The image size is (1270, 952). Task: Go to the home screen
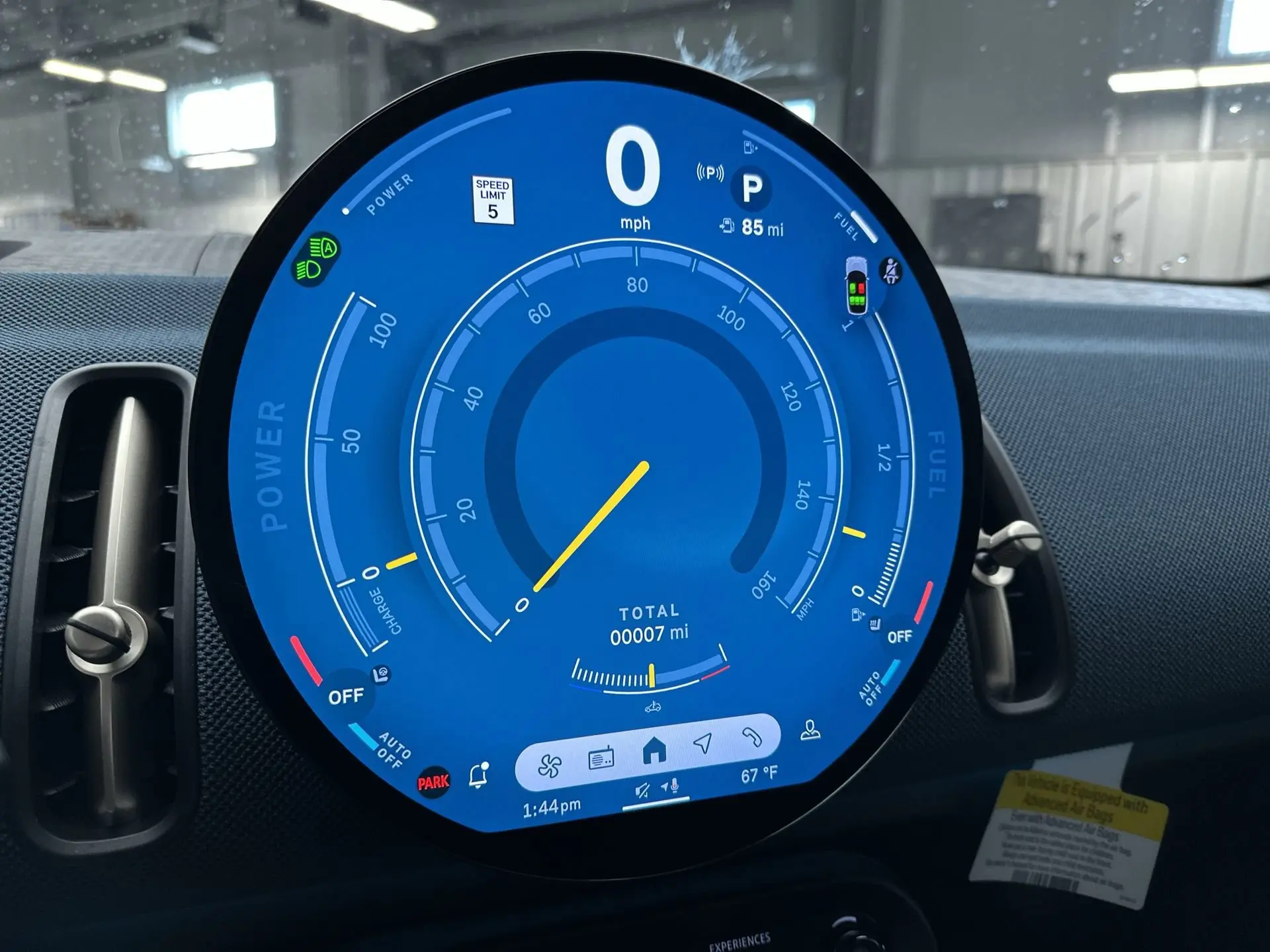(654, 751)
